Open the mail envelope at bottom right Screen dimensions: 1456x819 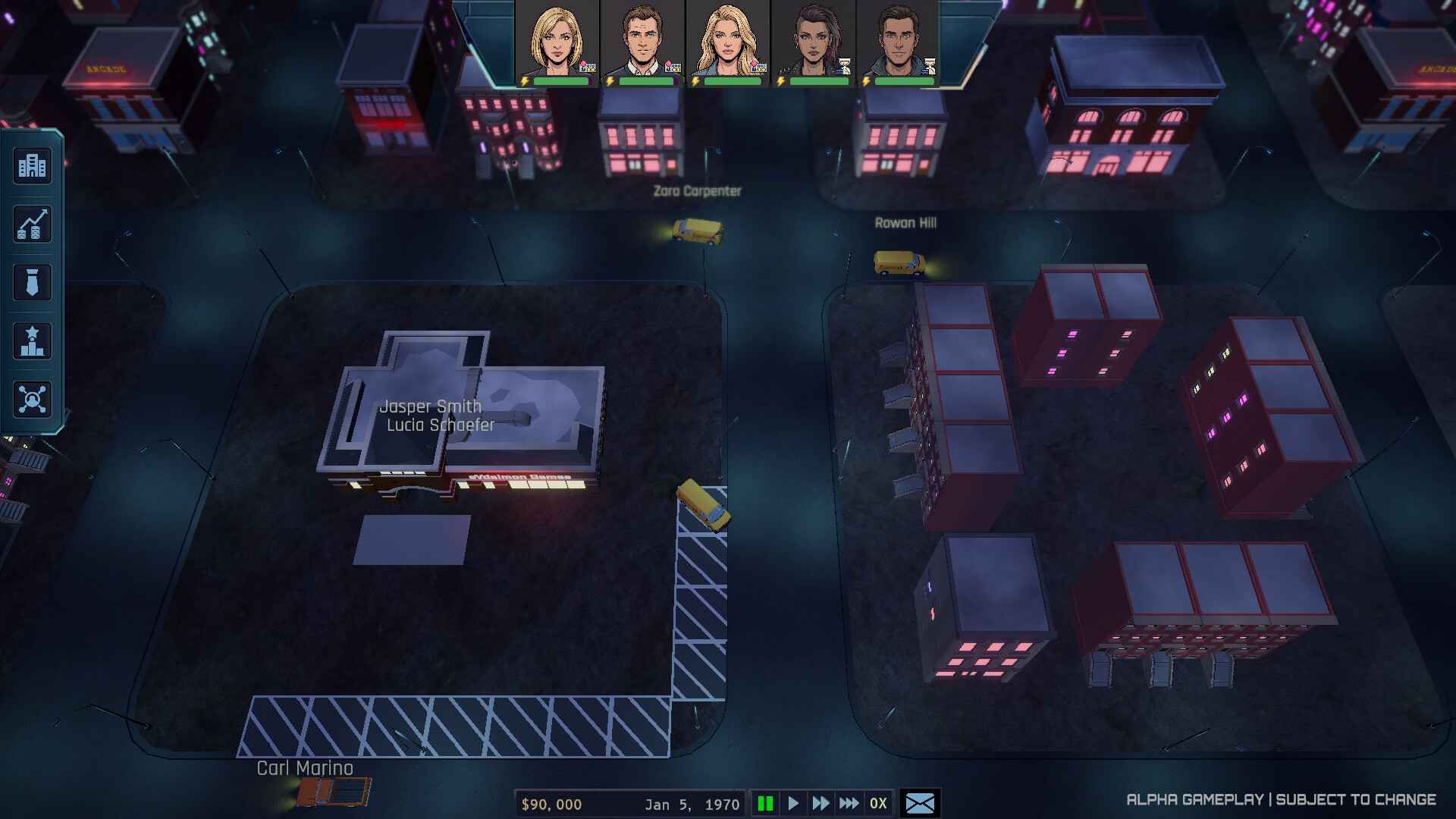pos(920,803)
